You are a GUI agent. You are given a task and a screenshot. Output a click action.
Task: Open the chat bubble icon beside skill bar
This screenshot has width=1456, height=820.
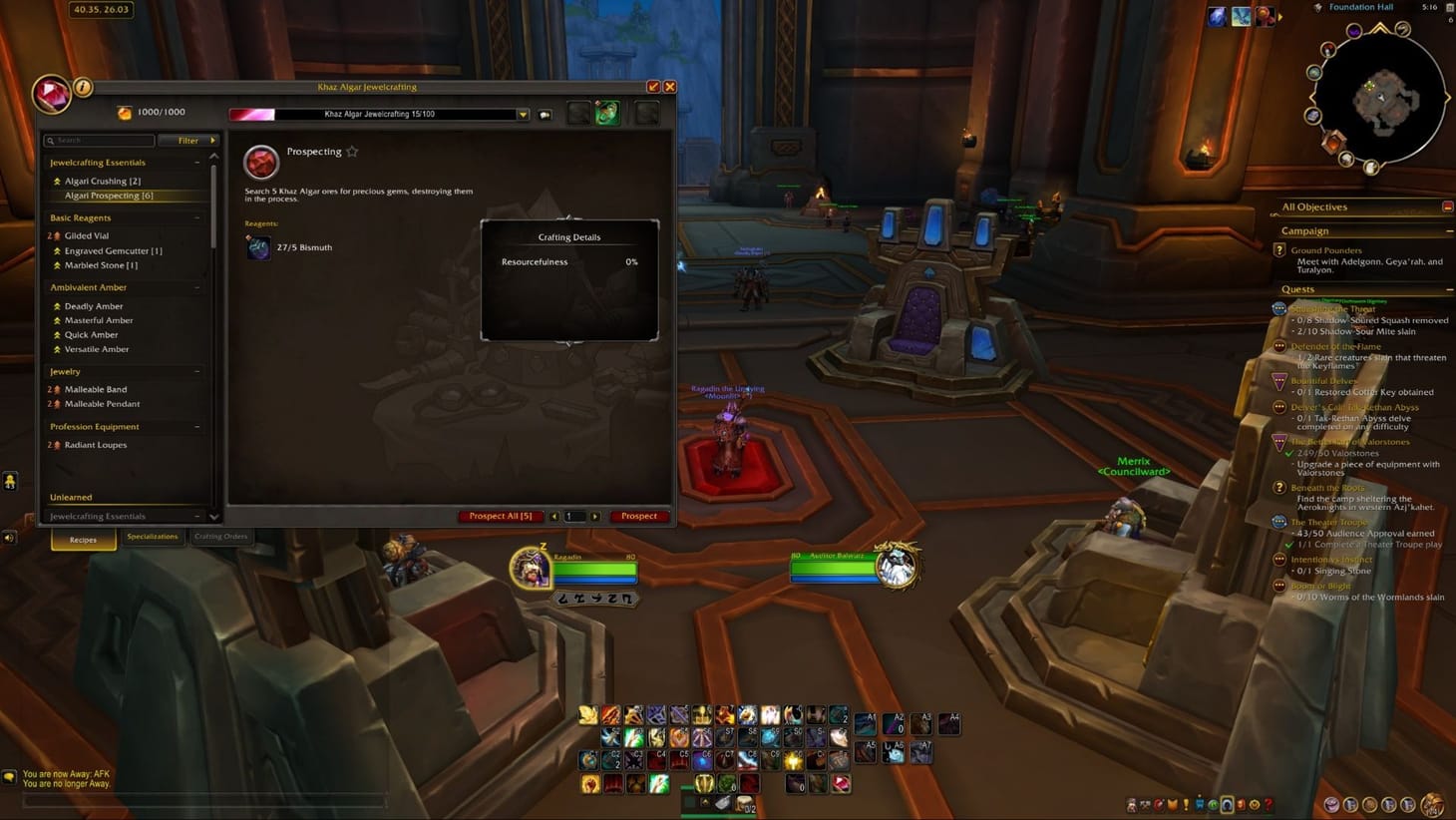coord(545,114)
